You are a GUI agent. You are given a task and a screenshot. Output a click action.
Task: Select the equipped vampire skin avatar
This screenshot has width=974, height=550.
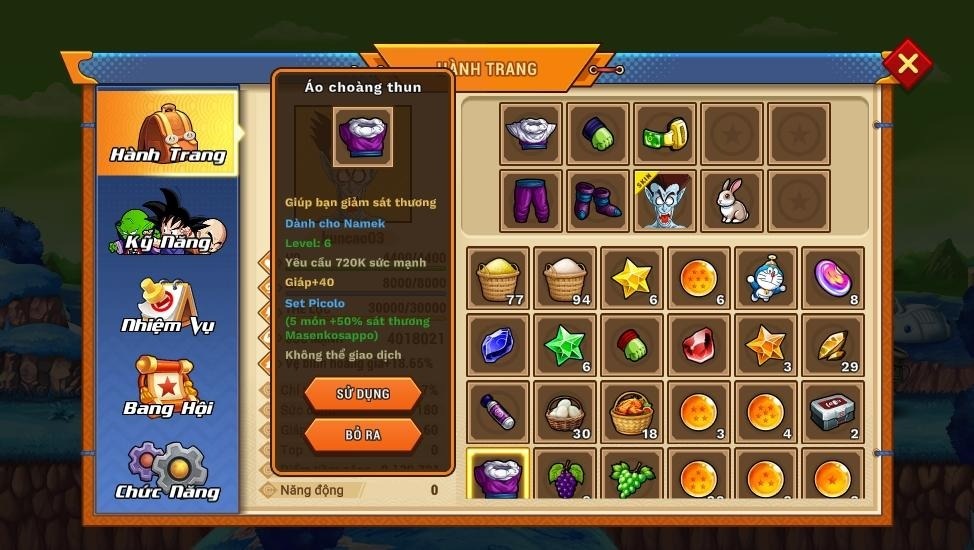coord(665,201)
